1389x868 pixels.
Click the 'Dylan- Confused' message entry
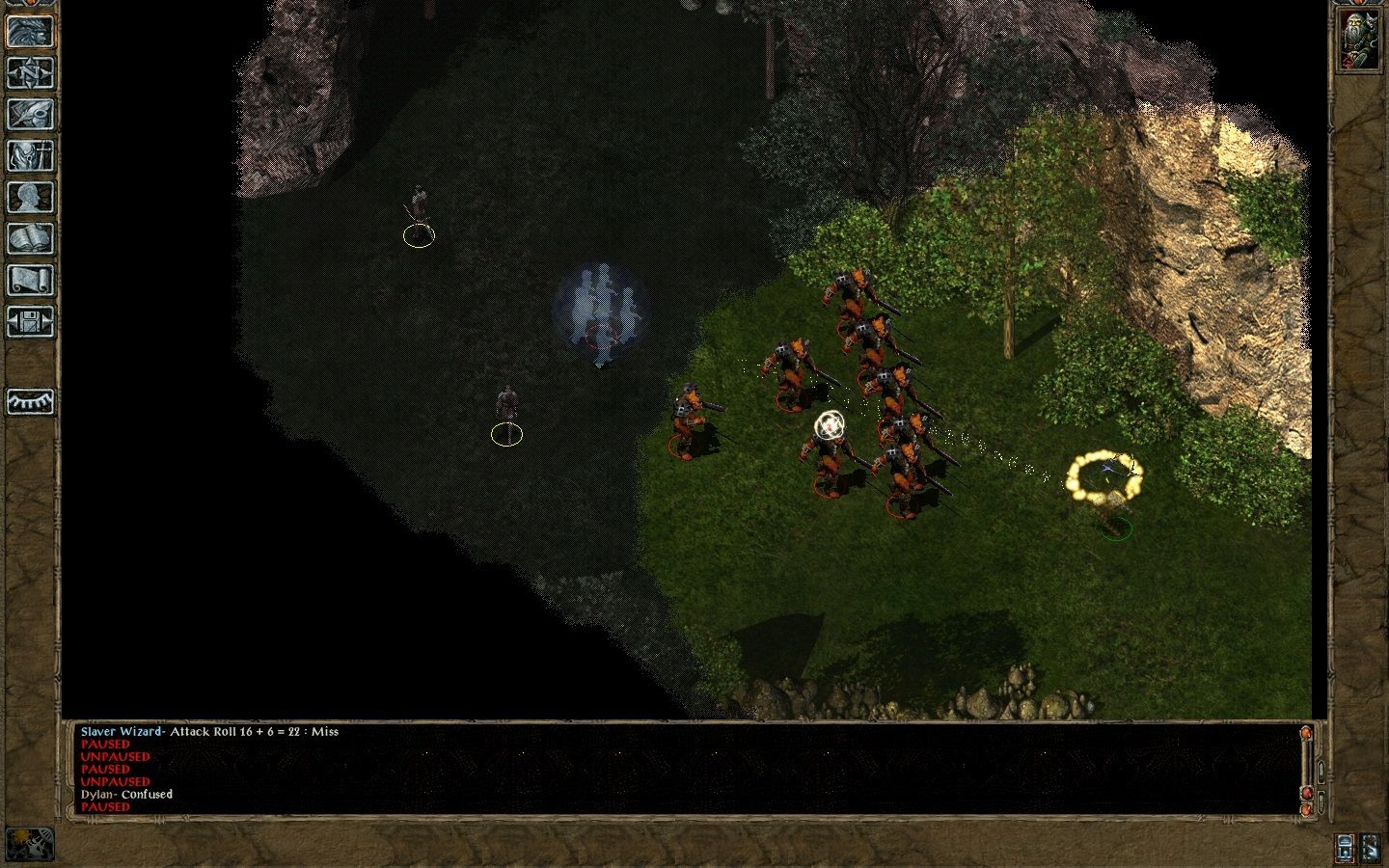(x=125, y=795)
